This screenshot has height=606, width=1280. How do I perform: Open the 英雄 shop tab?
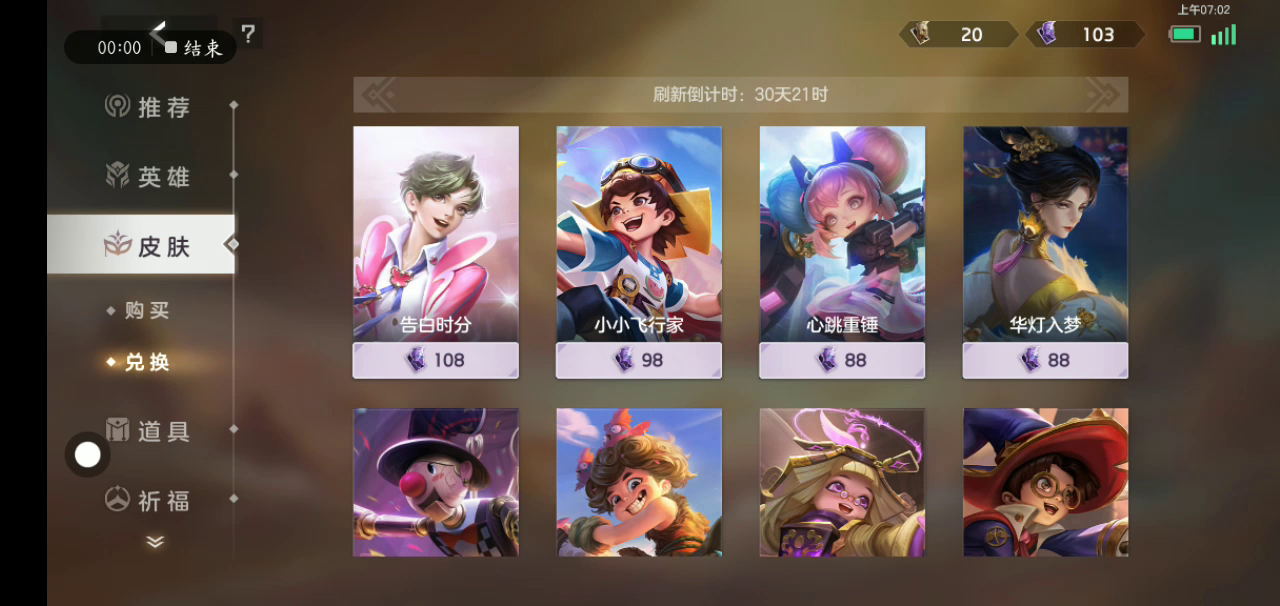[x=148, y=177]
